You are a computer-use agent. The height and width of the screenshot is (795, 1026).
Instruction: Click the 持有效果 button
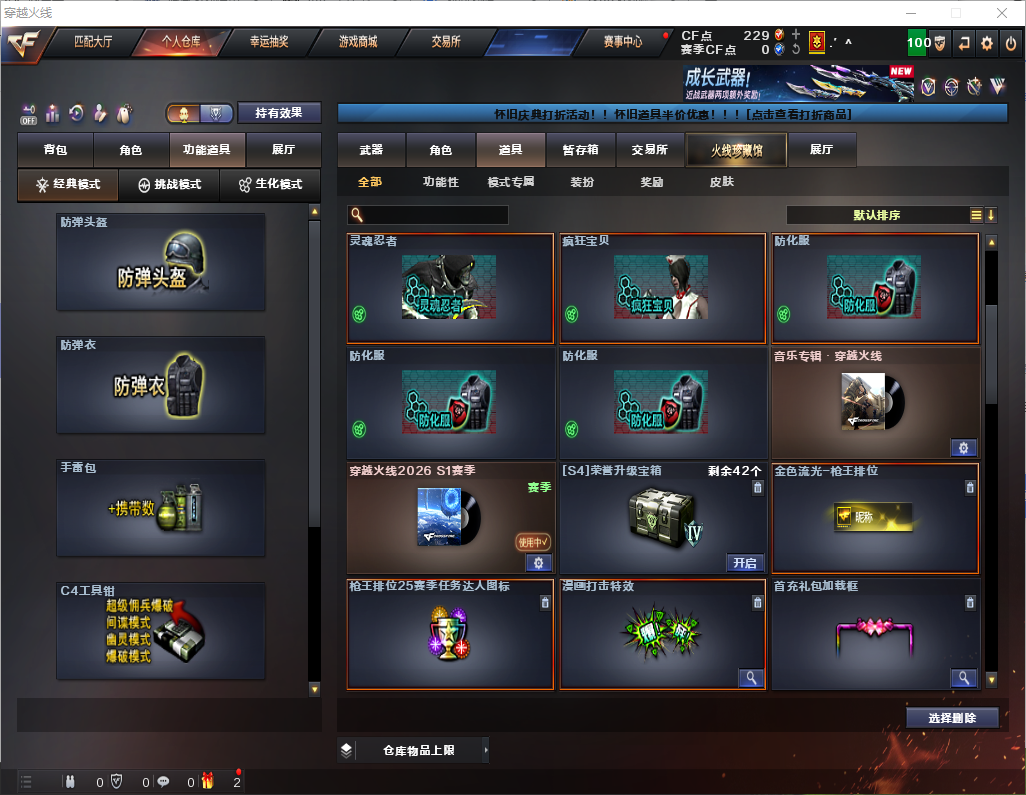tap(278, 113)
